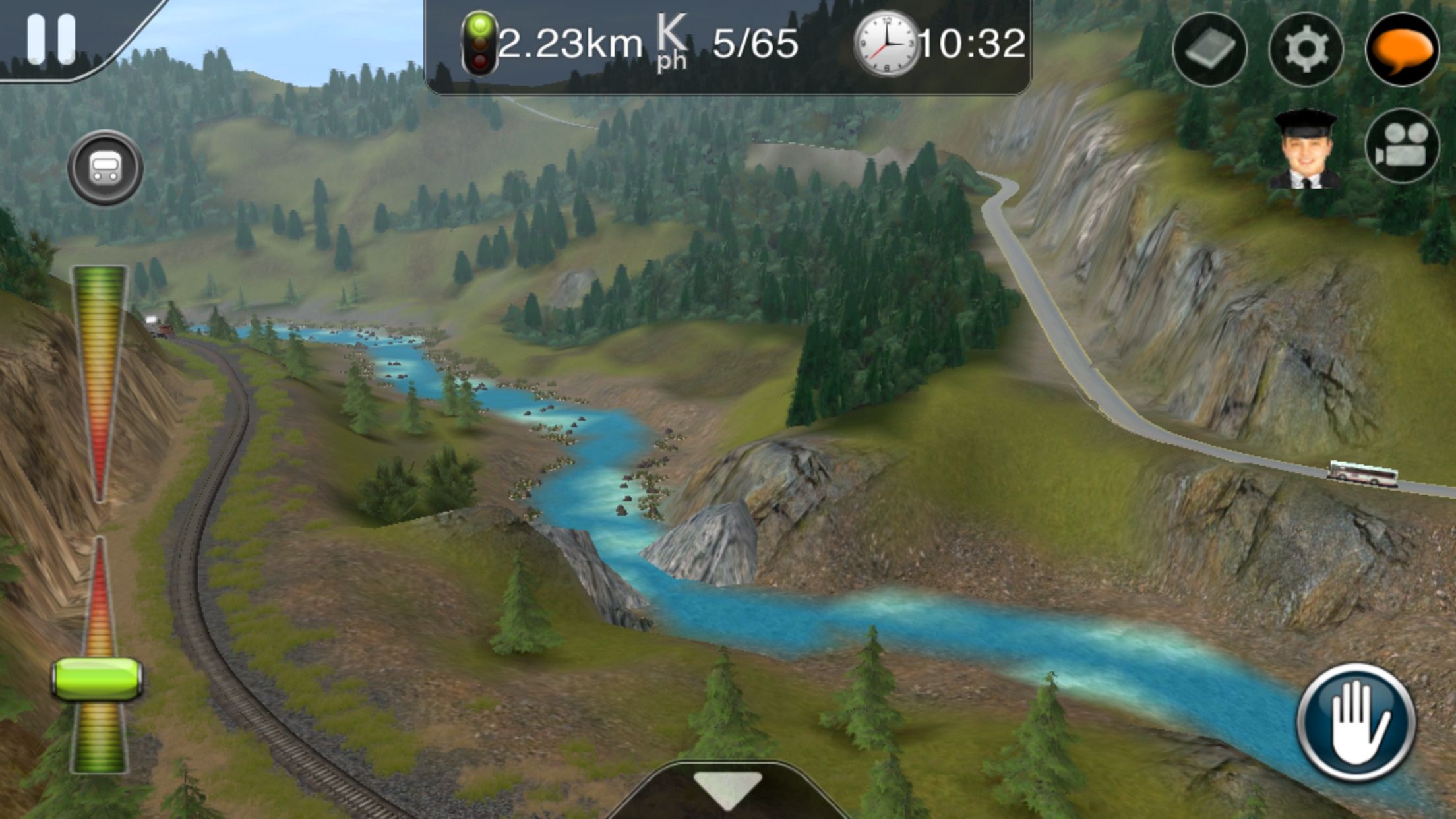Select the round train icon button

pos(105,167)
